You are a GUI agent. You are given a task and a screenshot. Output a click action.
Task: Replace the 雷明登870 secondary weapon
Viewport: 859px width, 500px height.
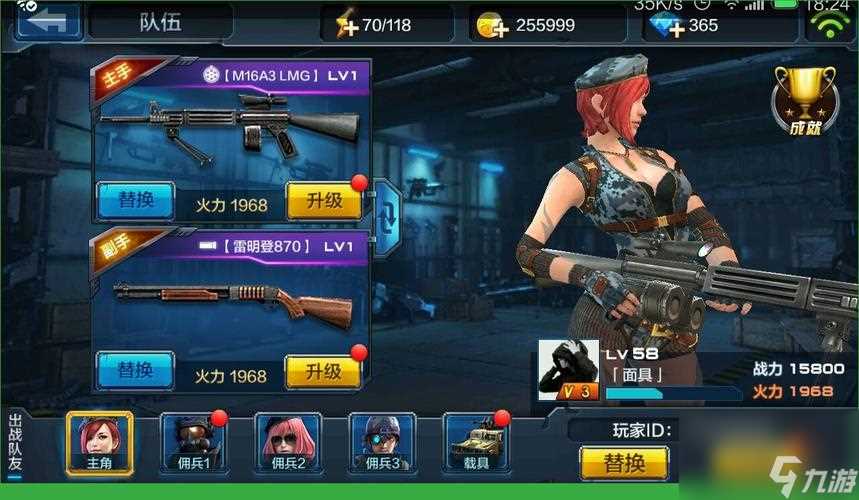[135, 371]
